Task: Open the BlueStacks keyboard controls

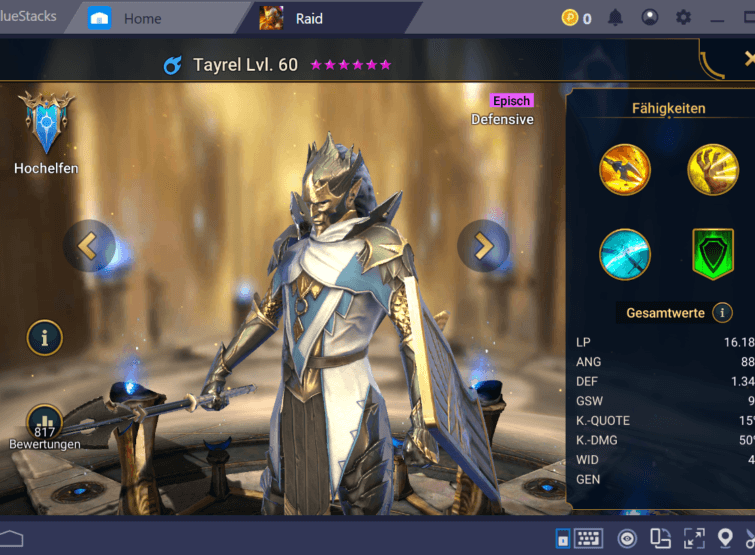Action: pyautogui.click(x=588, y=539)
